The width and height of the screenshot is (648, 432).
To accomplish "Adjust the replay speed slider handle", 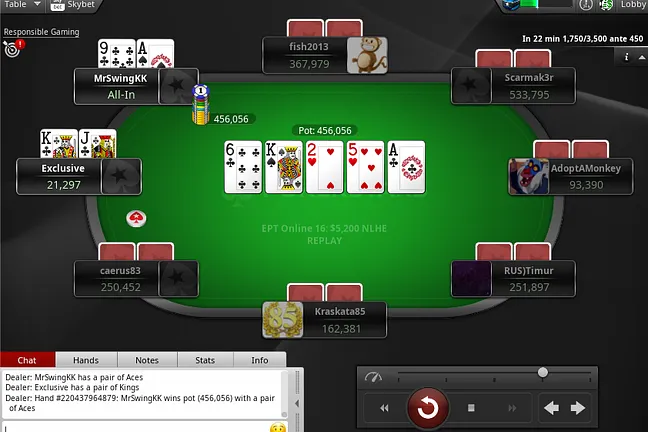I will point(542,373).
